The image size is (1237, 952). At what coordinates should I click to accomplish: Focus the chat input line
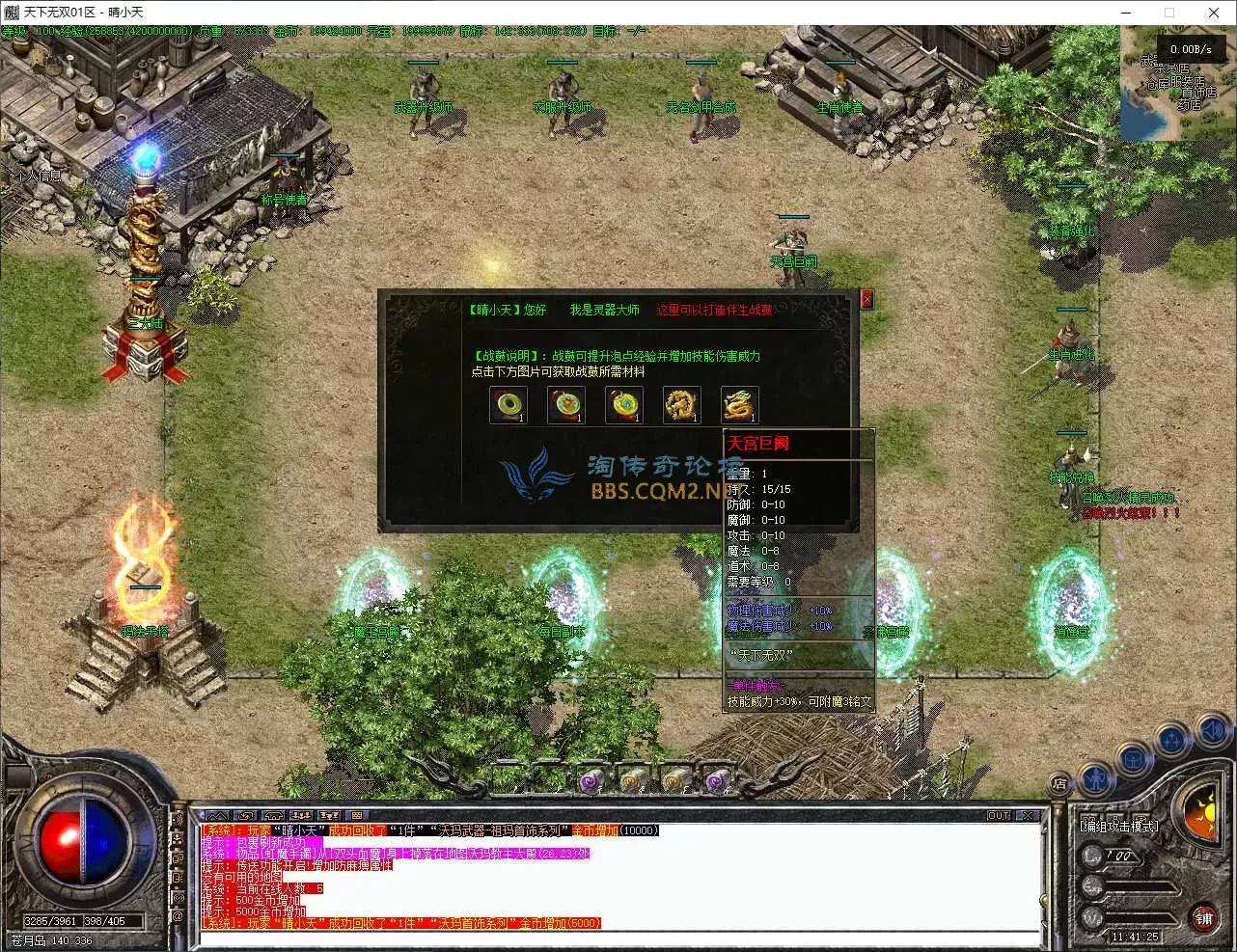tap(618, 938)
